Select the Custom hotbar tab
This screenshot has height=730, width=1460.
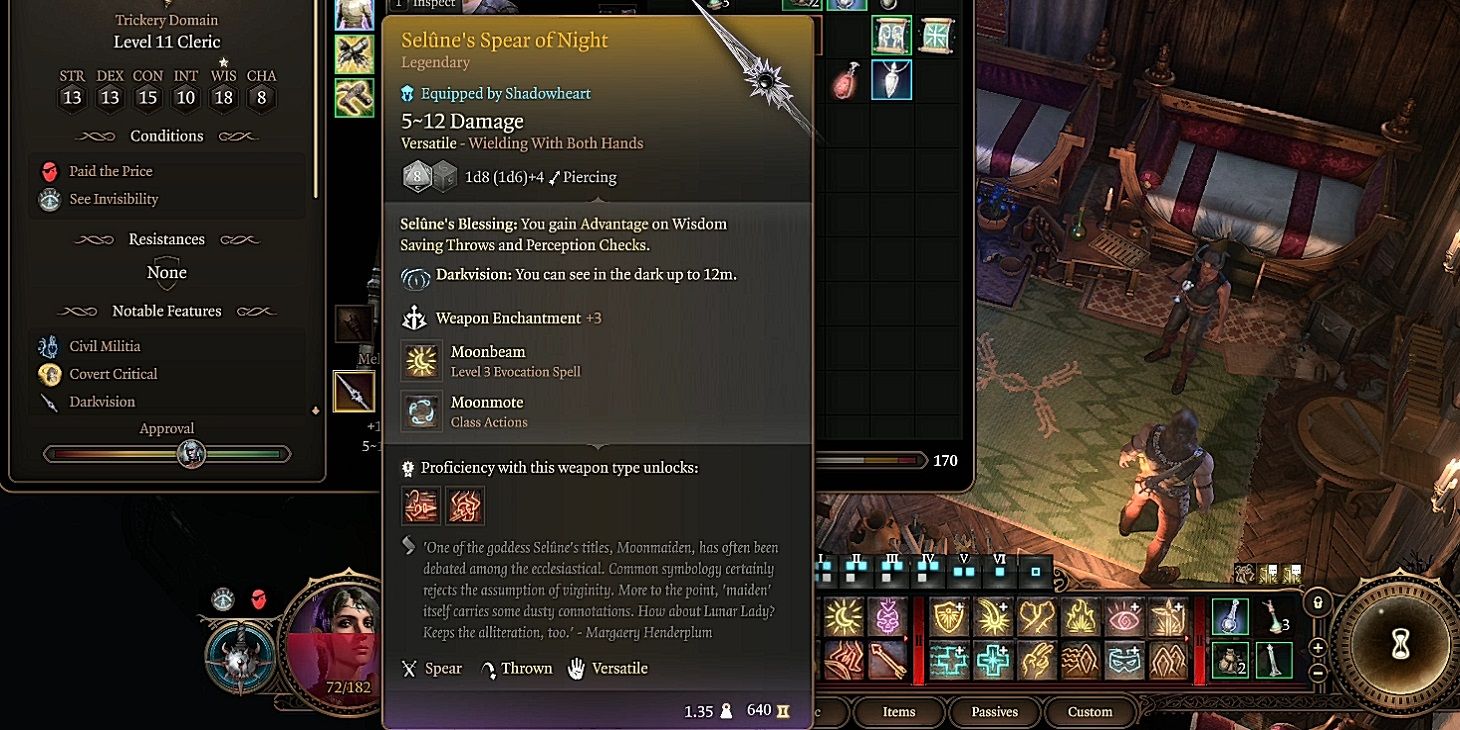click(x=1089, y=712)
